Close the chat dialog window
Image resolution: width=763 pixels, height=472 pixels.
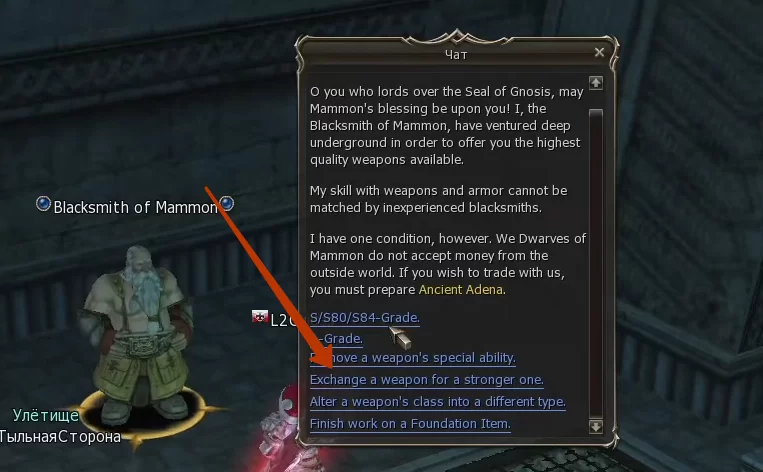pos(599,52)
